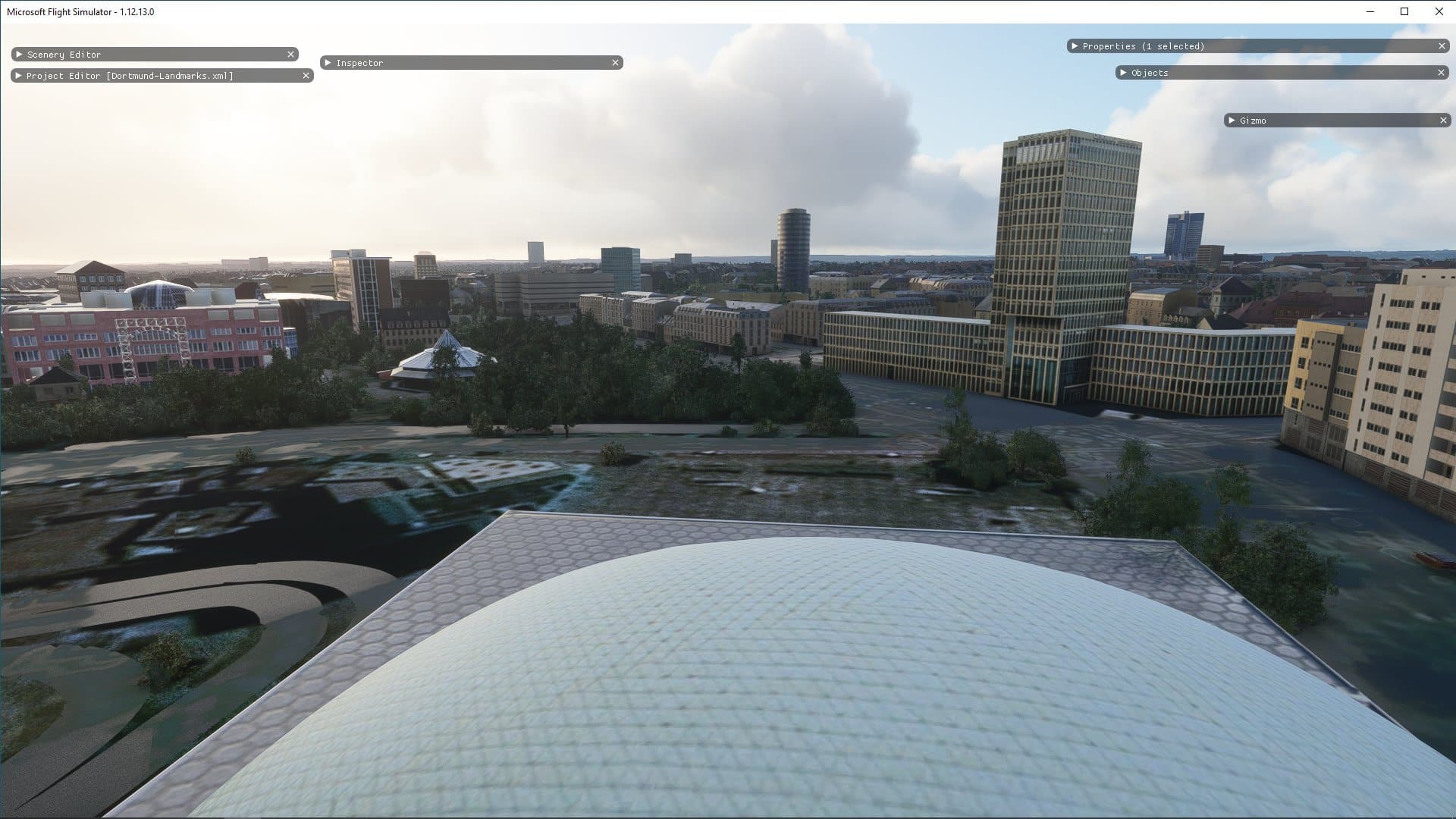Image resolution: width=1456 pixels, height=819 pixels.
Task: Close the Objects window
Action: click(x=1441, y=73)
